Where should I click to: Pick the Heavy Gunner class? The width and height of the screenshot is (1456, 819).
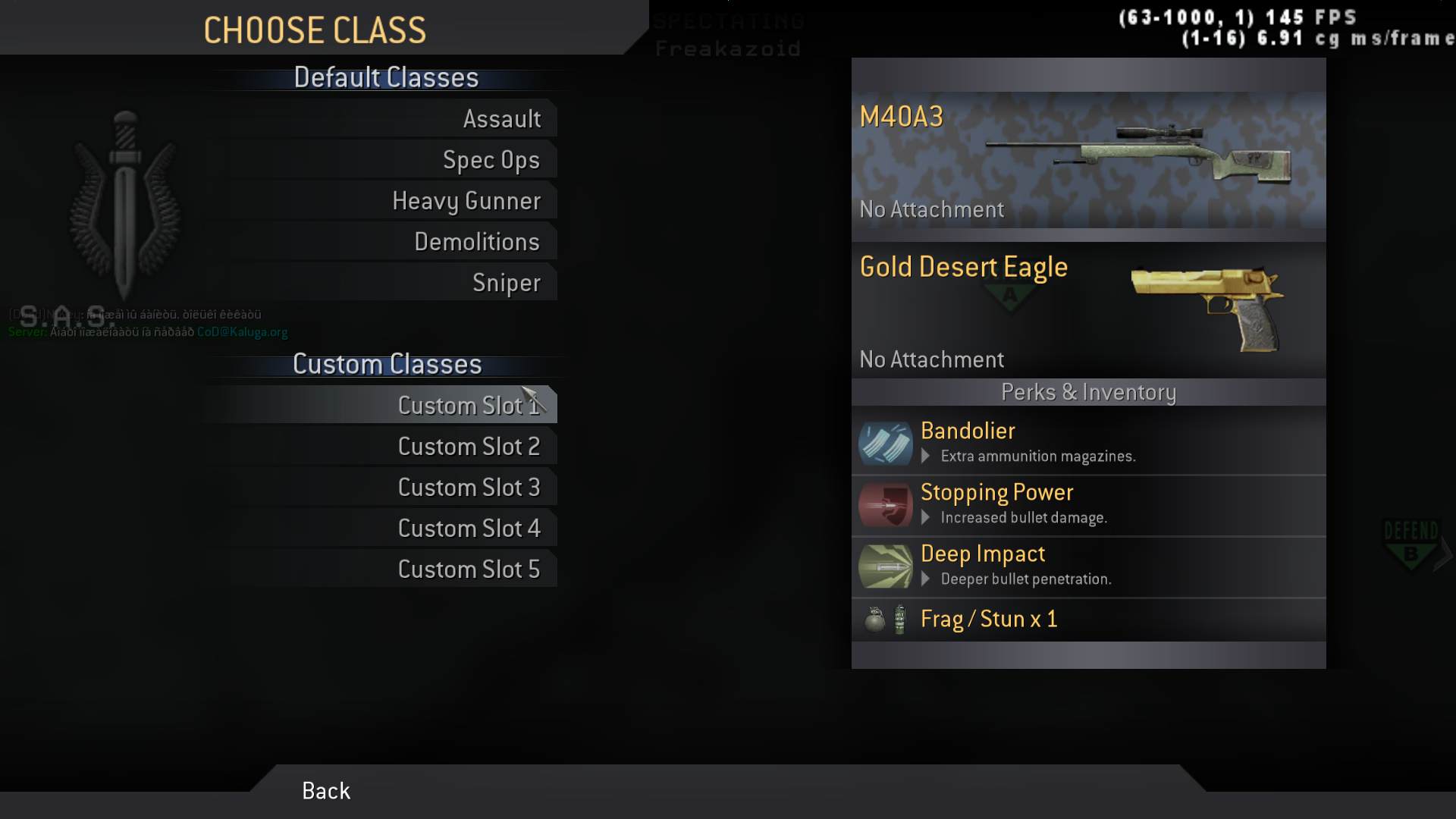point(466,201)
